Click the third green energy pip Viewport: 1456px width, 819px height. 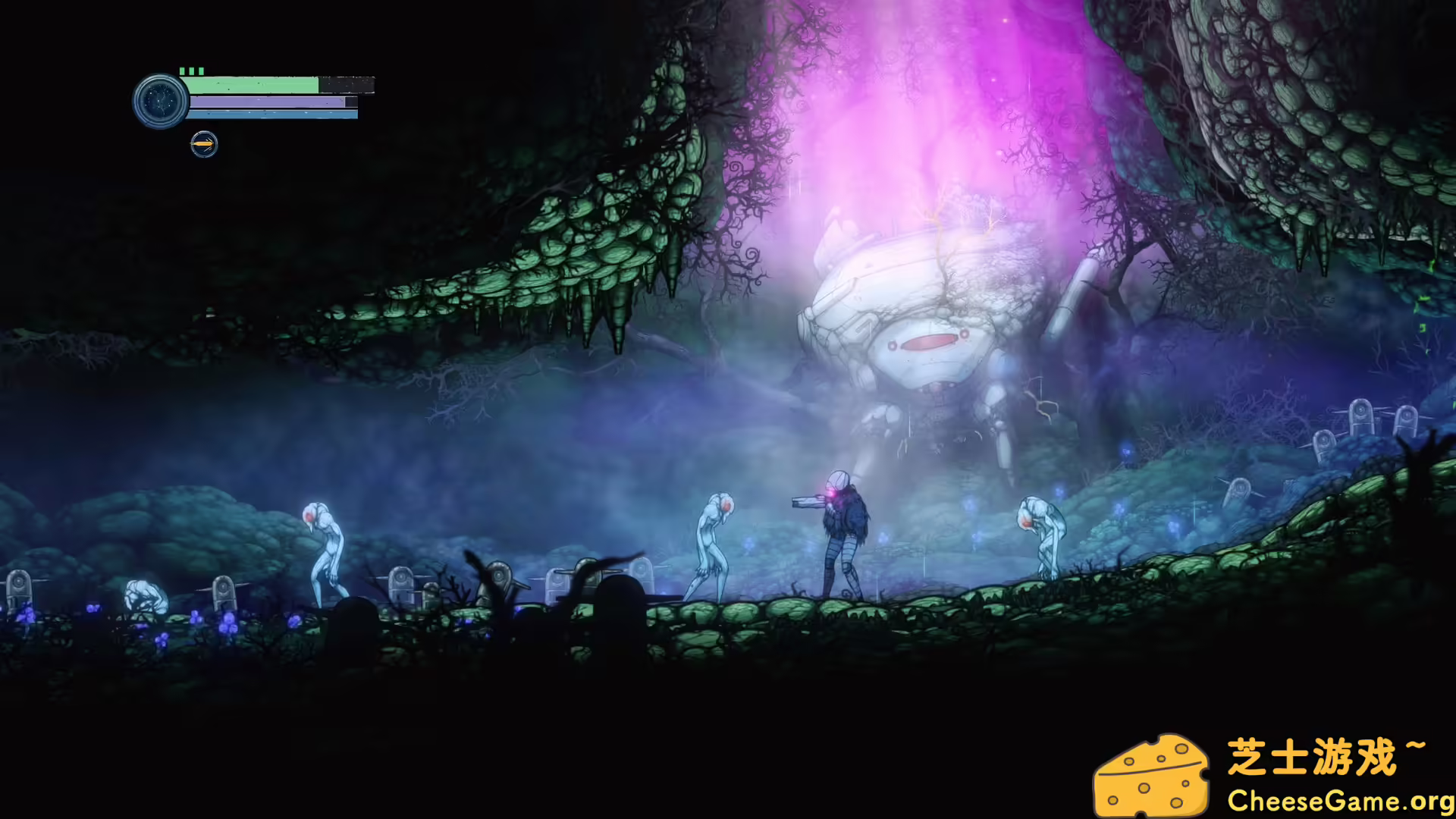pos(201,71)
